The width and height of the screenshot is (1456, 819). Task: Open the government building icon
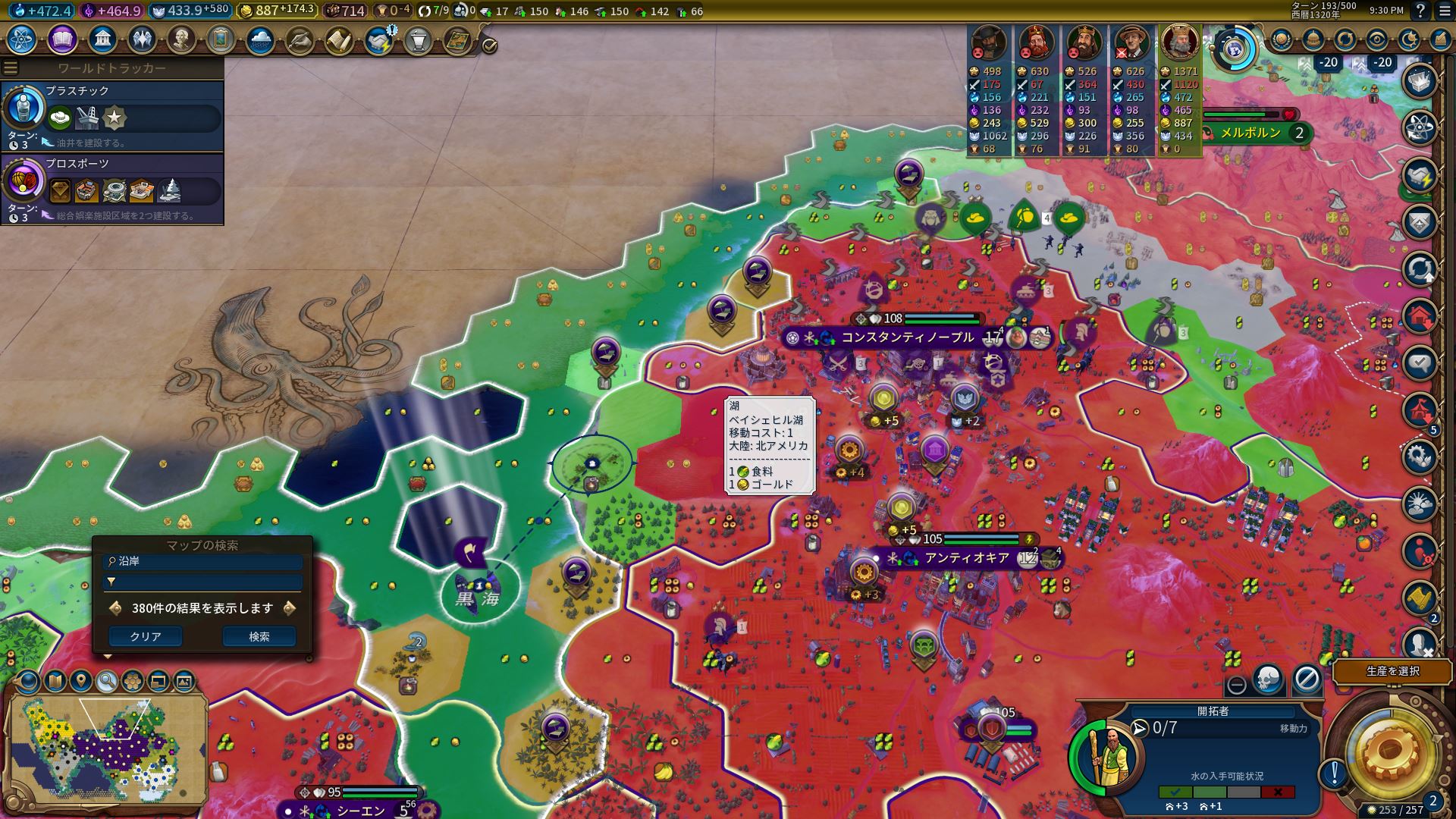pos(102,39)
